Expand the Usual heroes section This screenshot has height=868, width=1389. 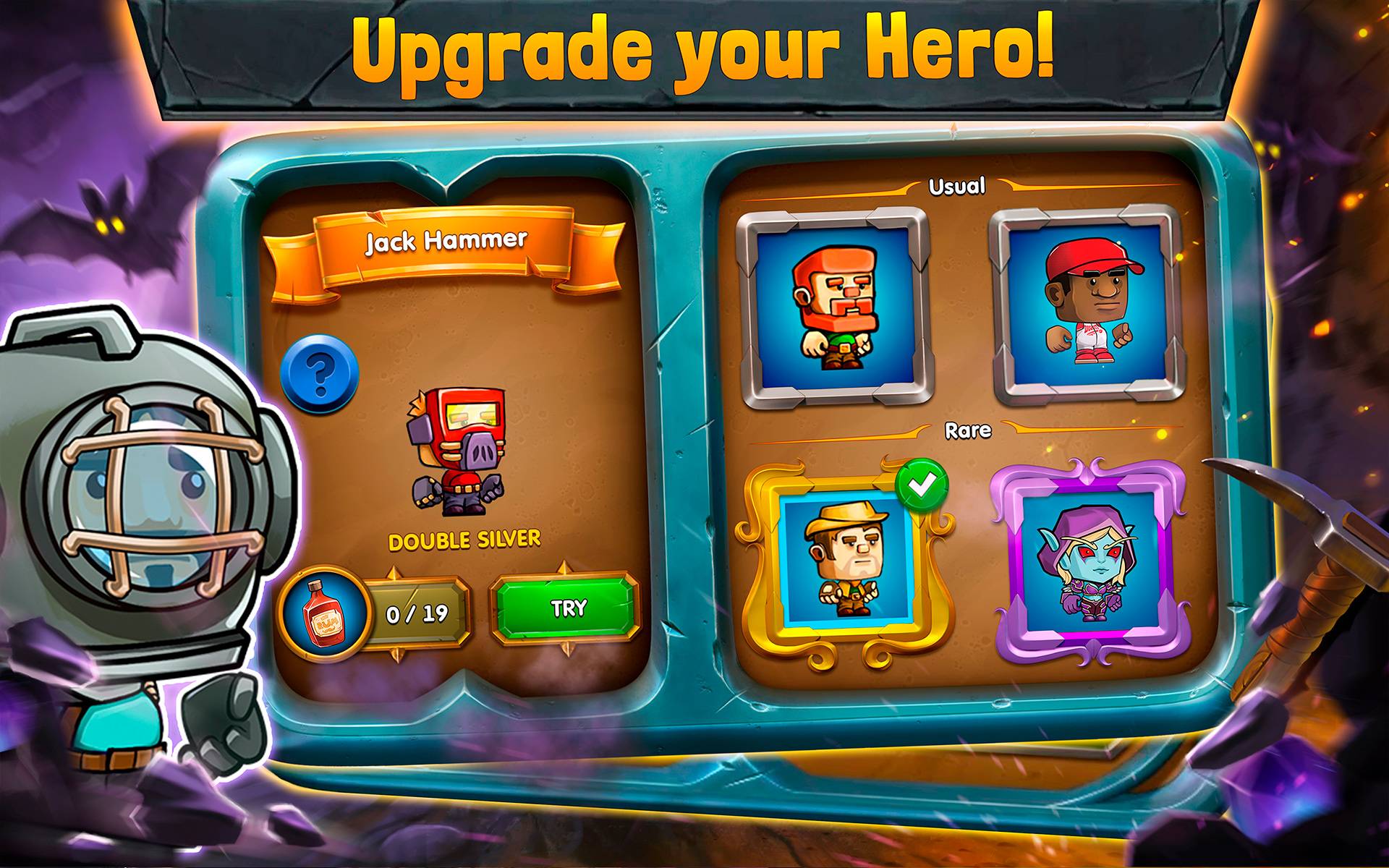click(x=956, y=188)
